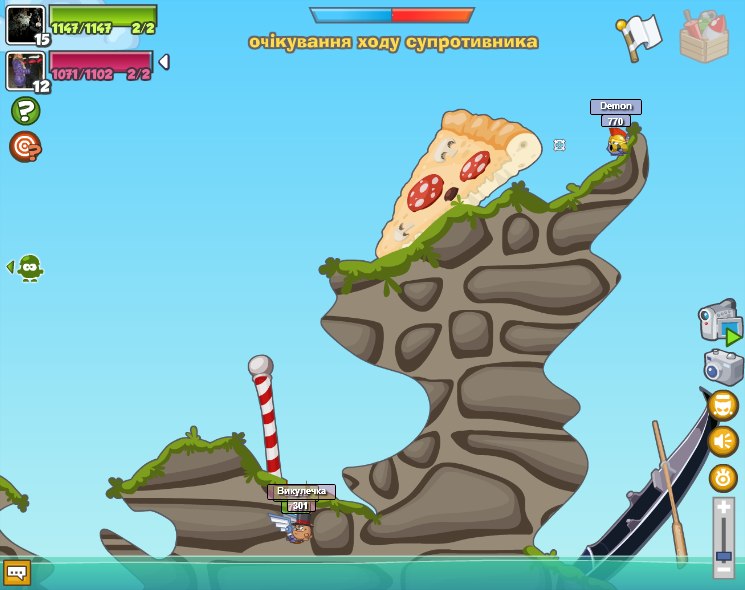This screenshot has width=745, height=590.
Task: Select the second player avatar, level 12
Action: (x=25, y=71)
